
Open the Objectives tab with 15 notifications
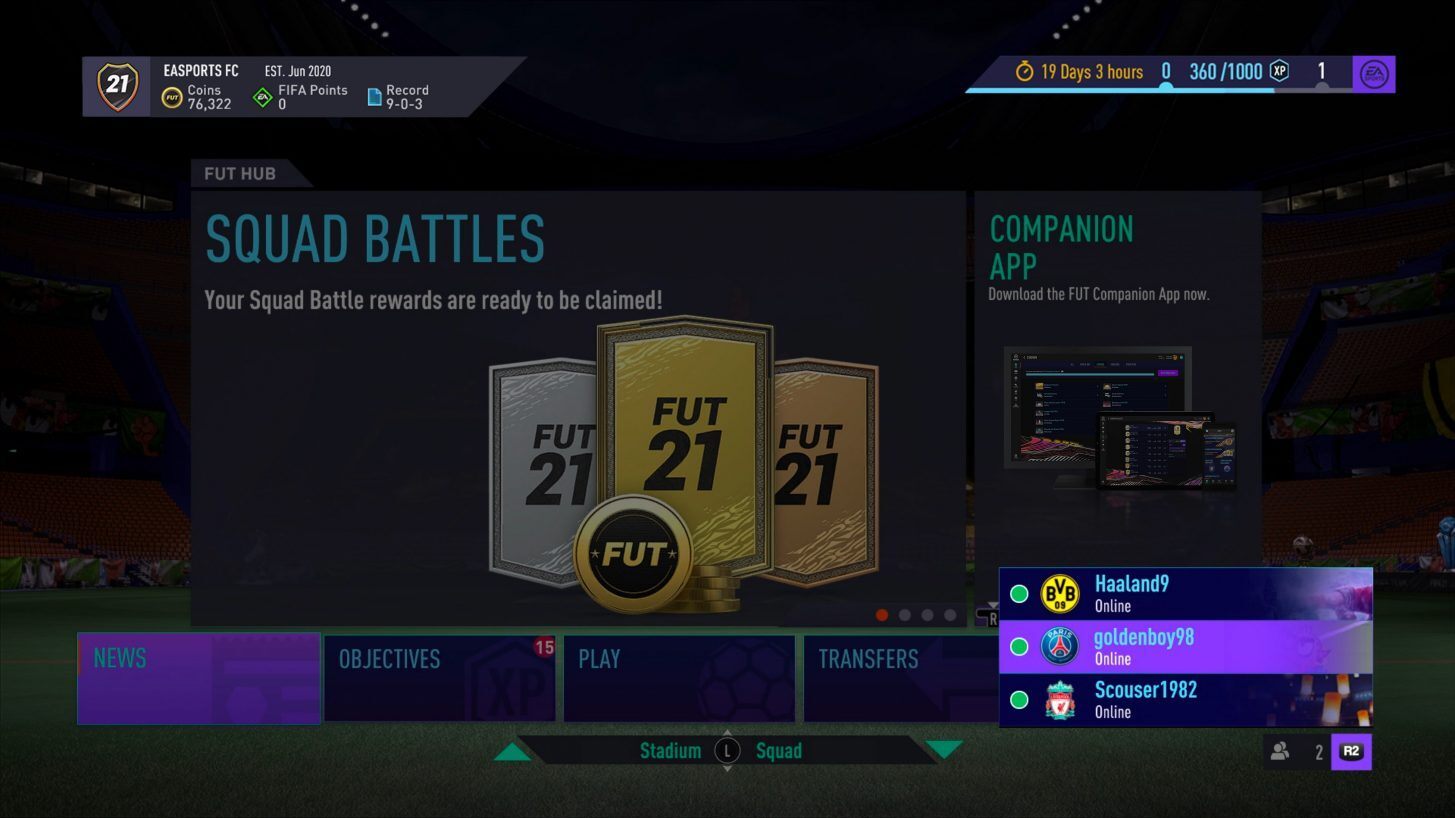pyautogui.click(x=440, y=678)
